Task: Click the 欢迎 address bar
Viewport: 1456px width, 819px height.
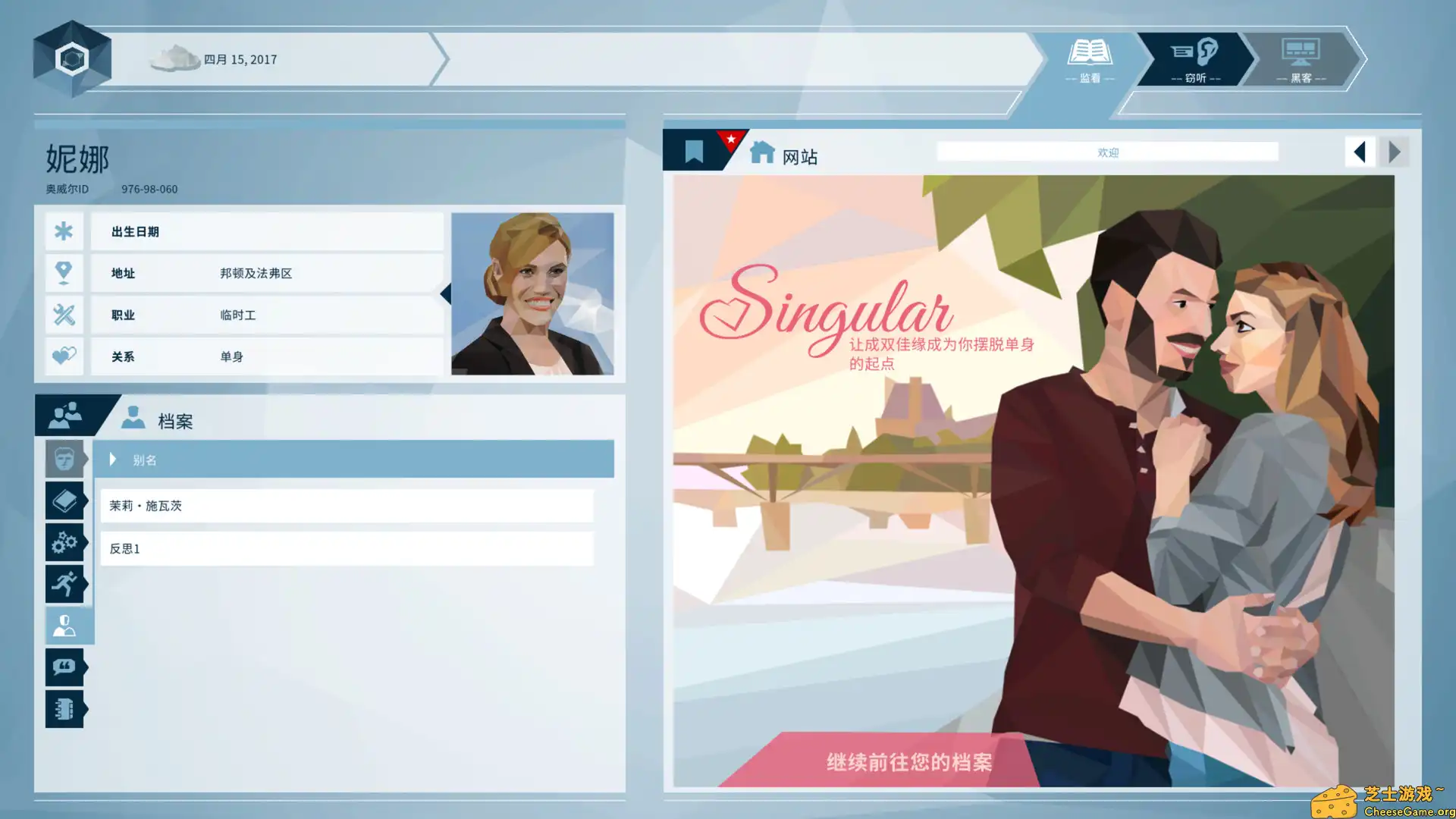Action: [1107, 151]
